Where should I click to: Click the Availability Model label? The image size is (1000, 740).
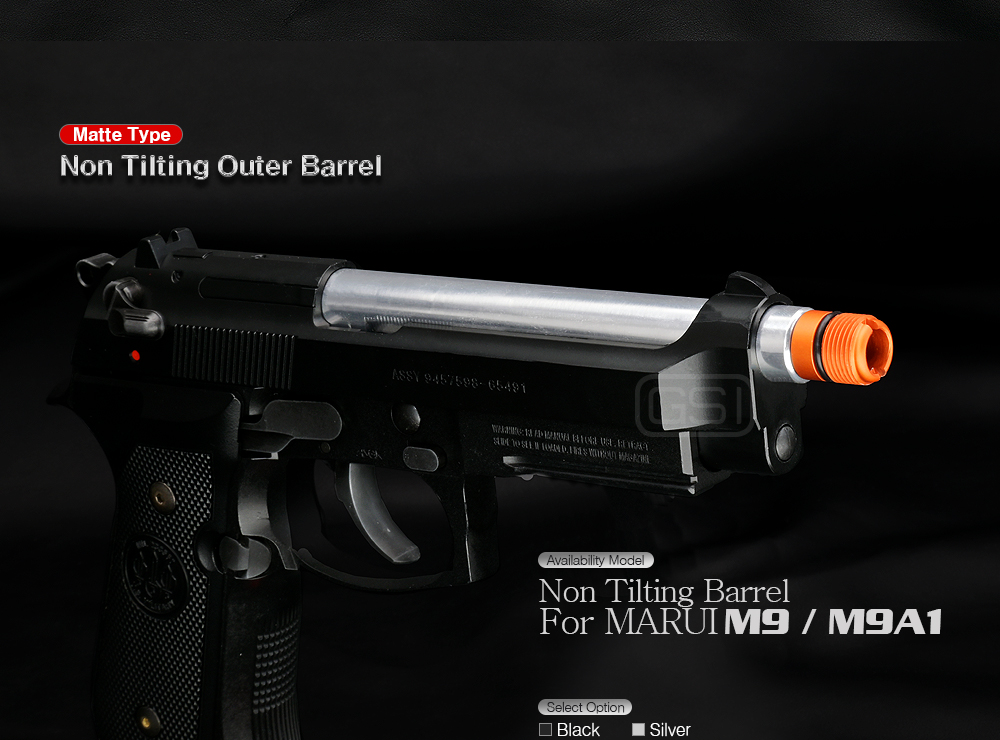pyautogui.click(x=596, y=560)
